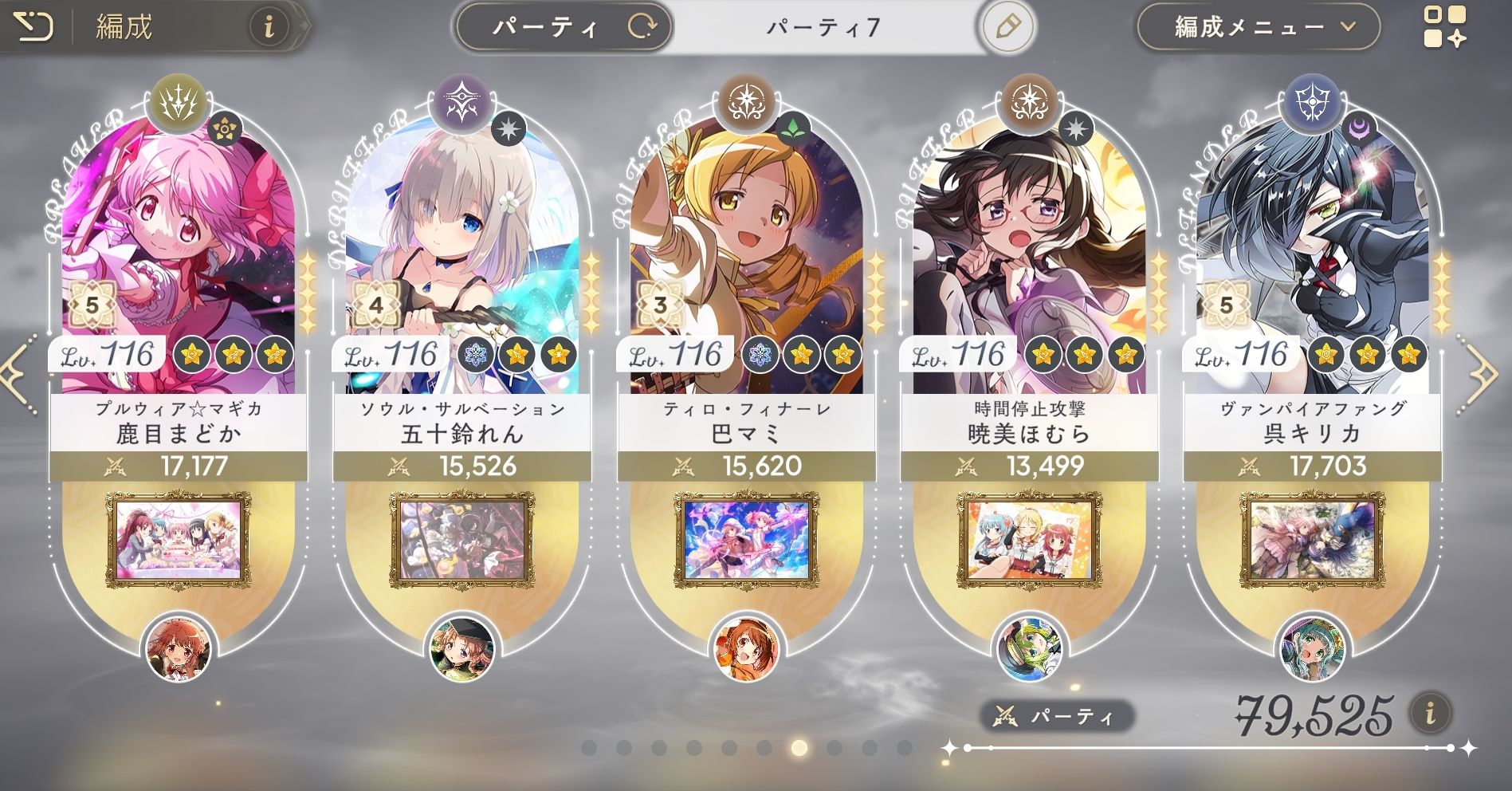Select the round support icon under 呉キリカ

1312,649
